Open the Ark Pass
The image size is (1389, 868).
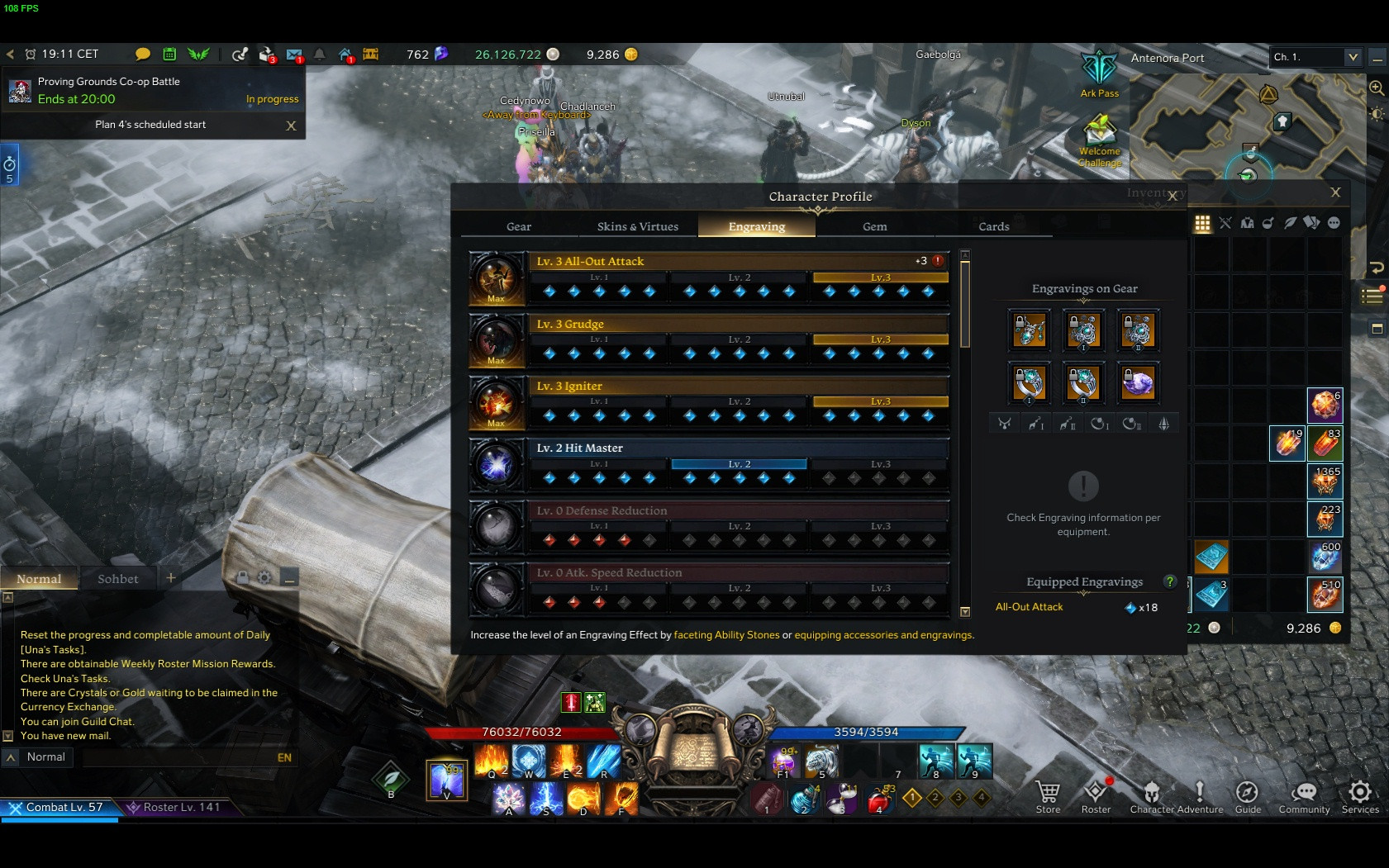pyautogui.click(x=1099, y=74)
